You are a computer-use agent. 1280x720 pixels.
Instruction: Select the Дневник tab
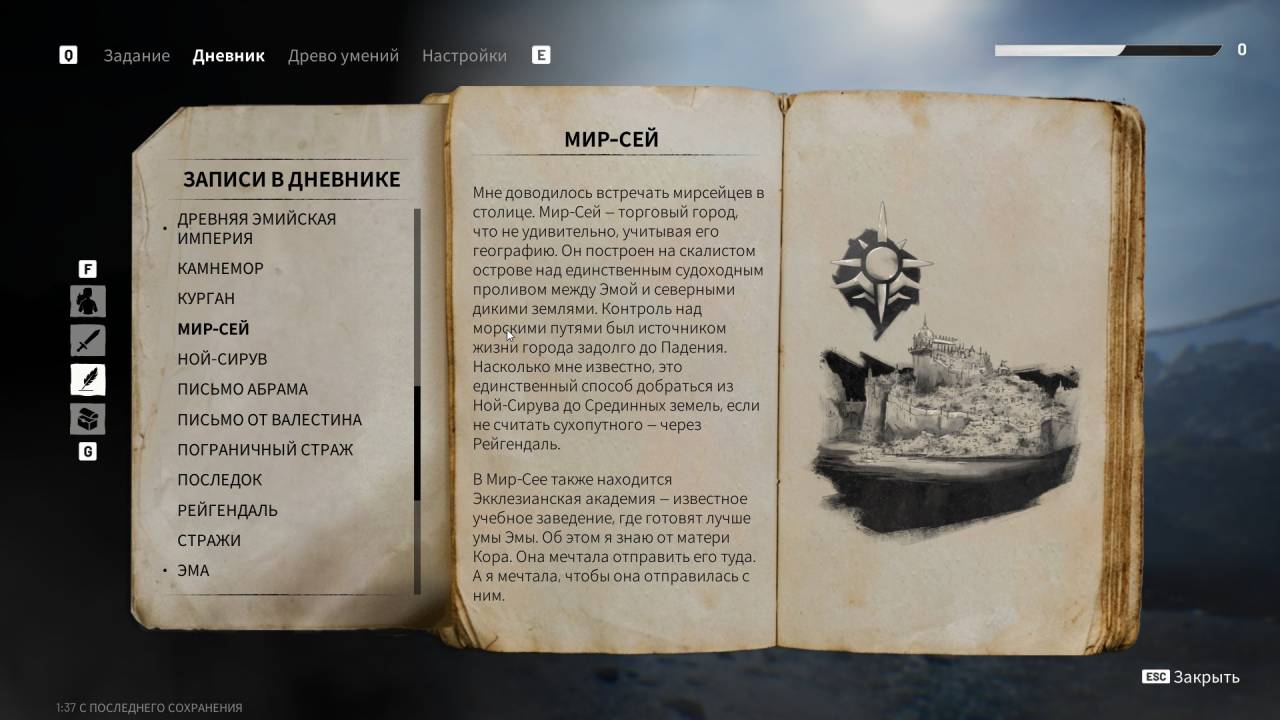click(228, 56)
